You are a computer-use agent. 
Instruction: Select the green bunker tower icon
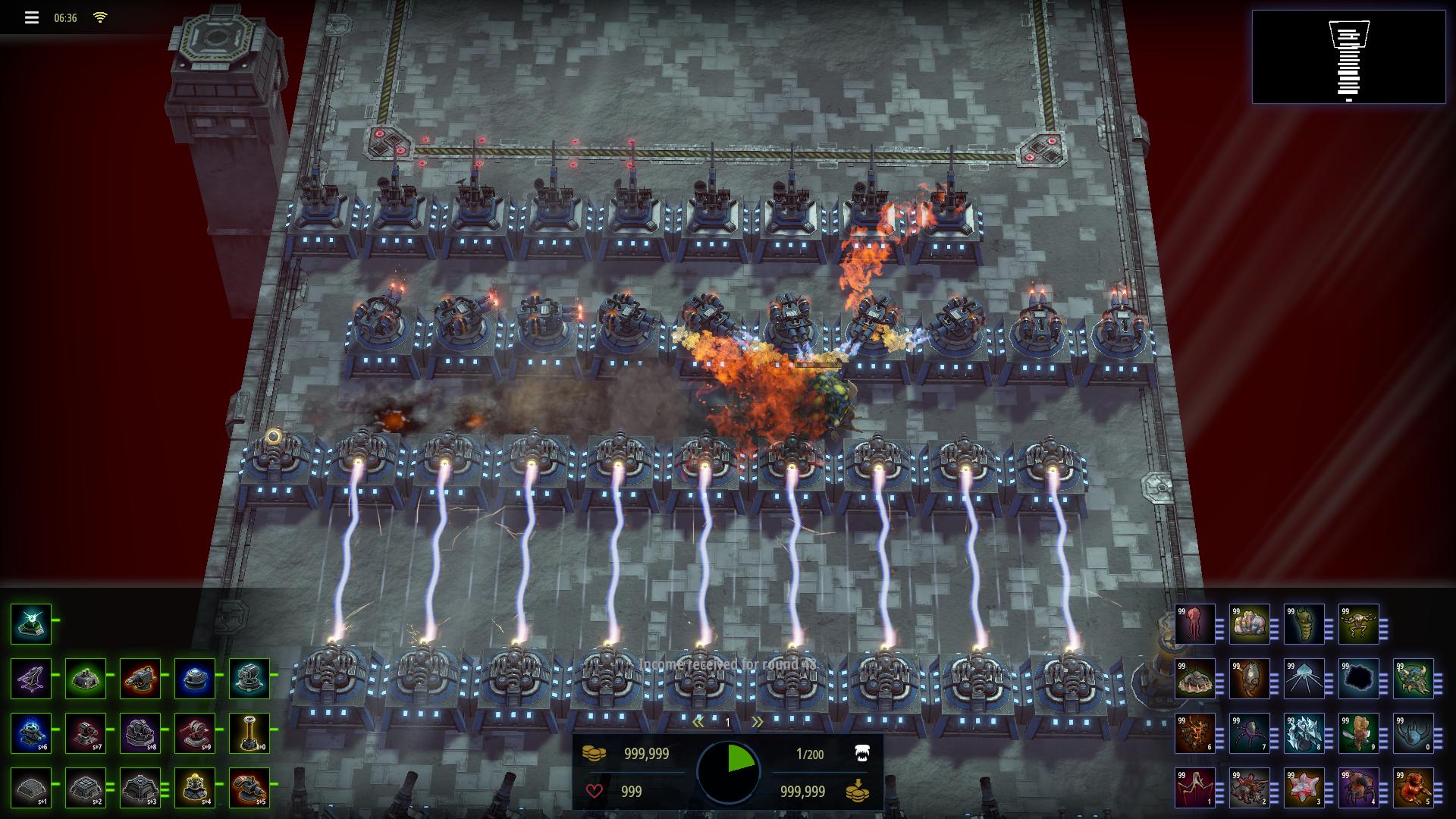coord(86,678)
